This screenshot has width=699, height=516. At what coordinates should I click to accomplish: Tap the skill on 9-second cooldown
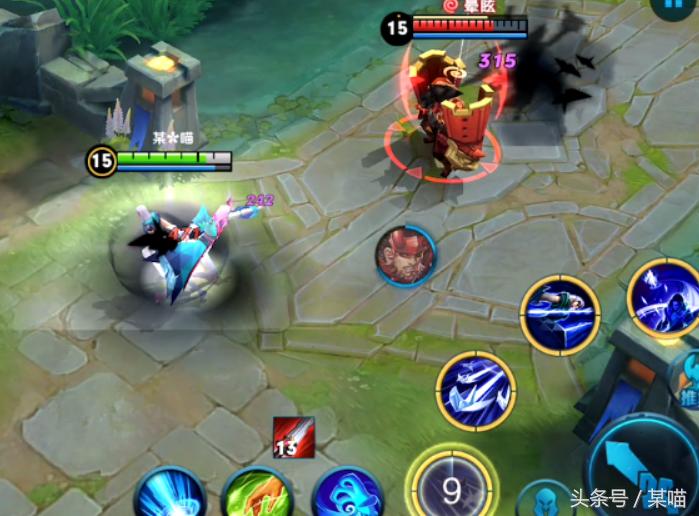click(451, 489)
